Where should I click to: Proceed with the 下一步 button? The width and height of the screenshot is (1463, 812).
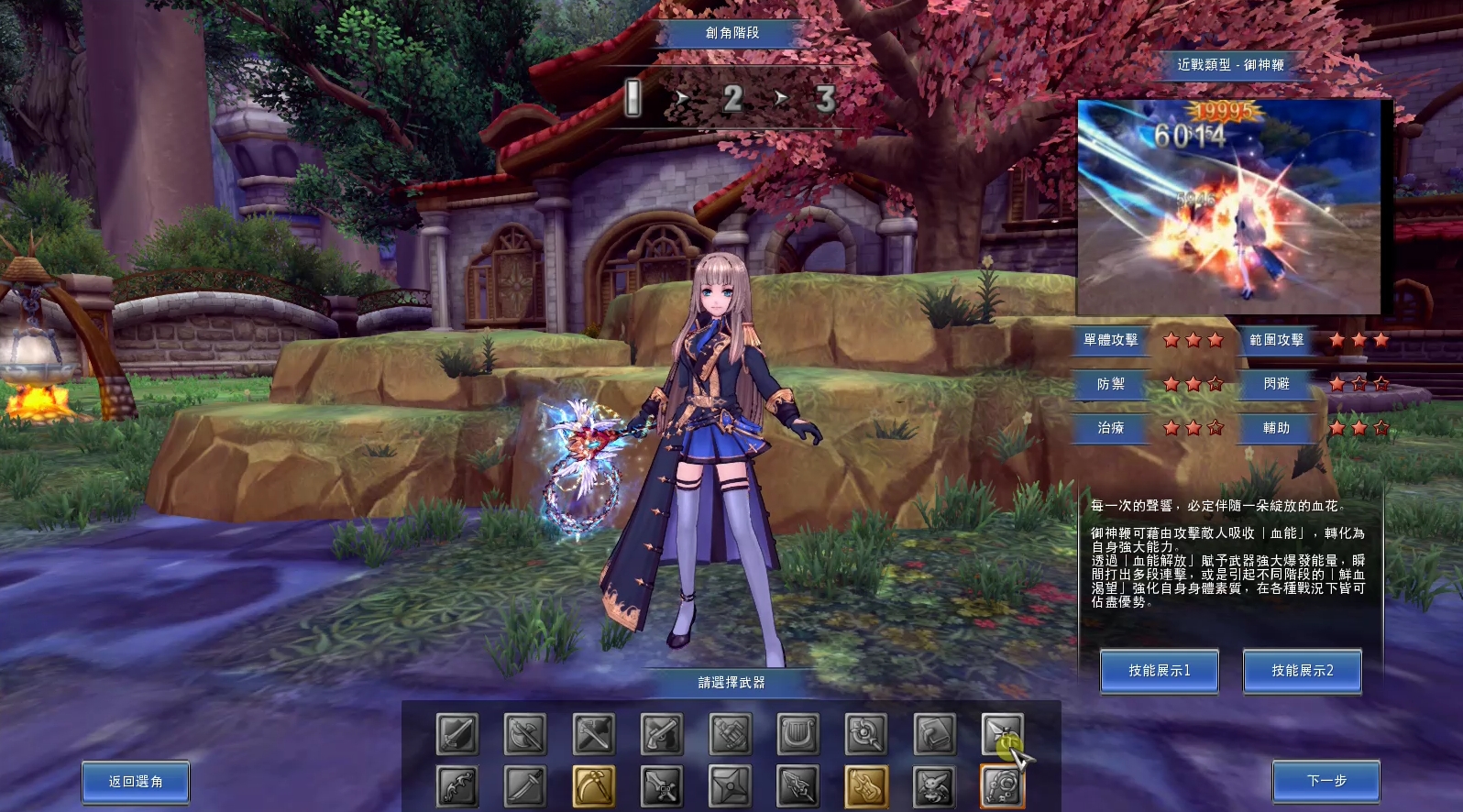tap(1325, 782)
